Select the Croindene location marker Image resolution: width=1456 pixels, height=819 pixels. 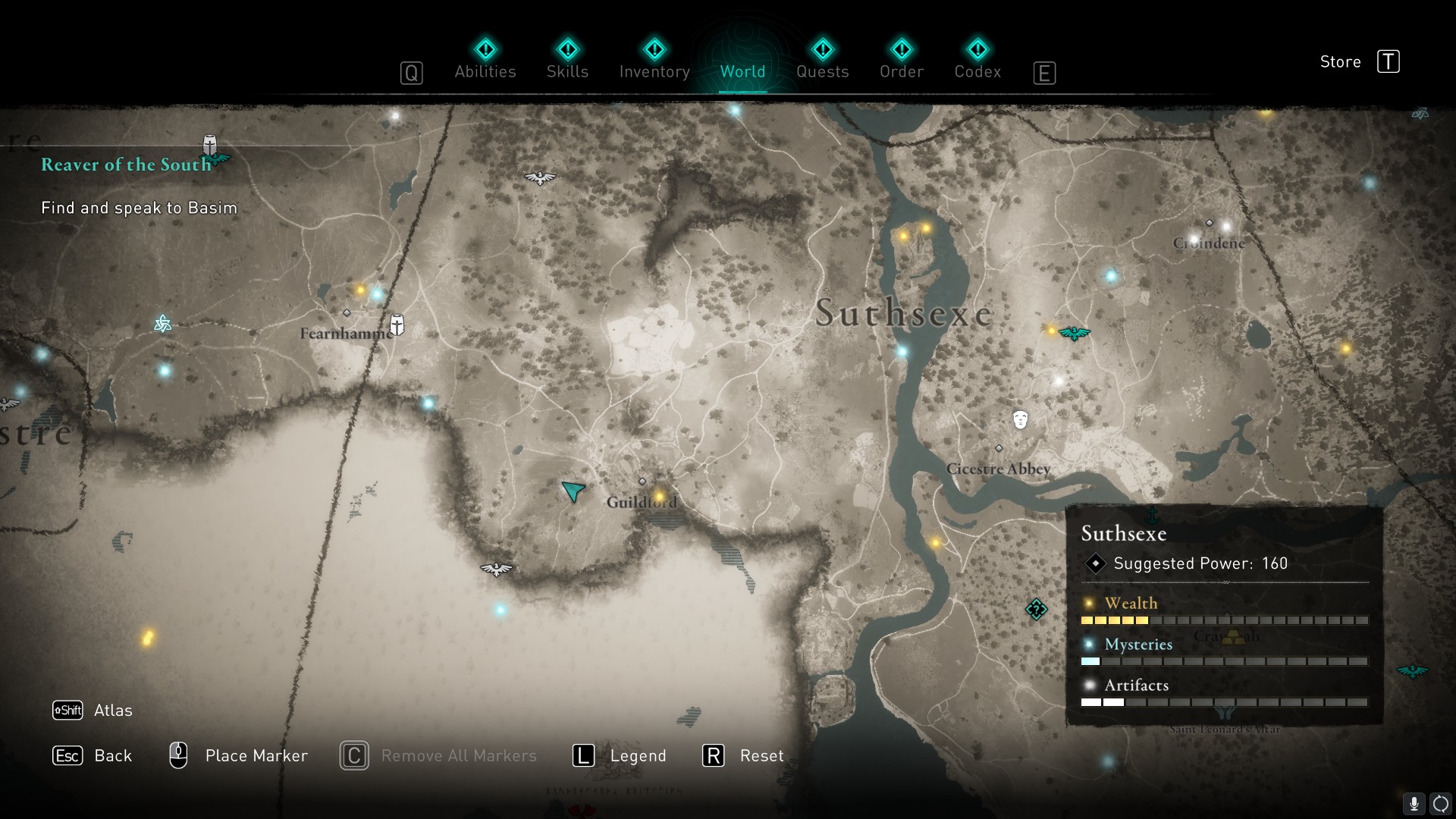point(1210,224)
